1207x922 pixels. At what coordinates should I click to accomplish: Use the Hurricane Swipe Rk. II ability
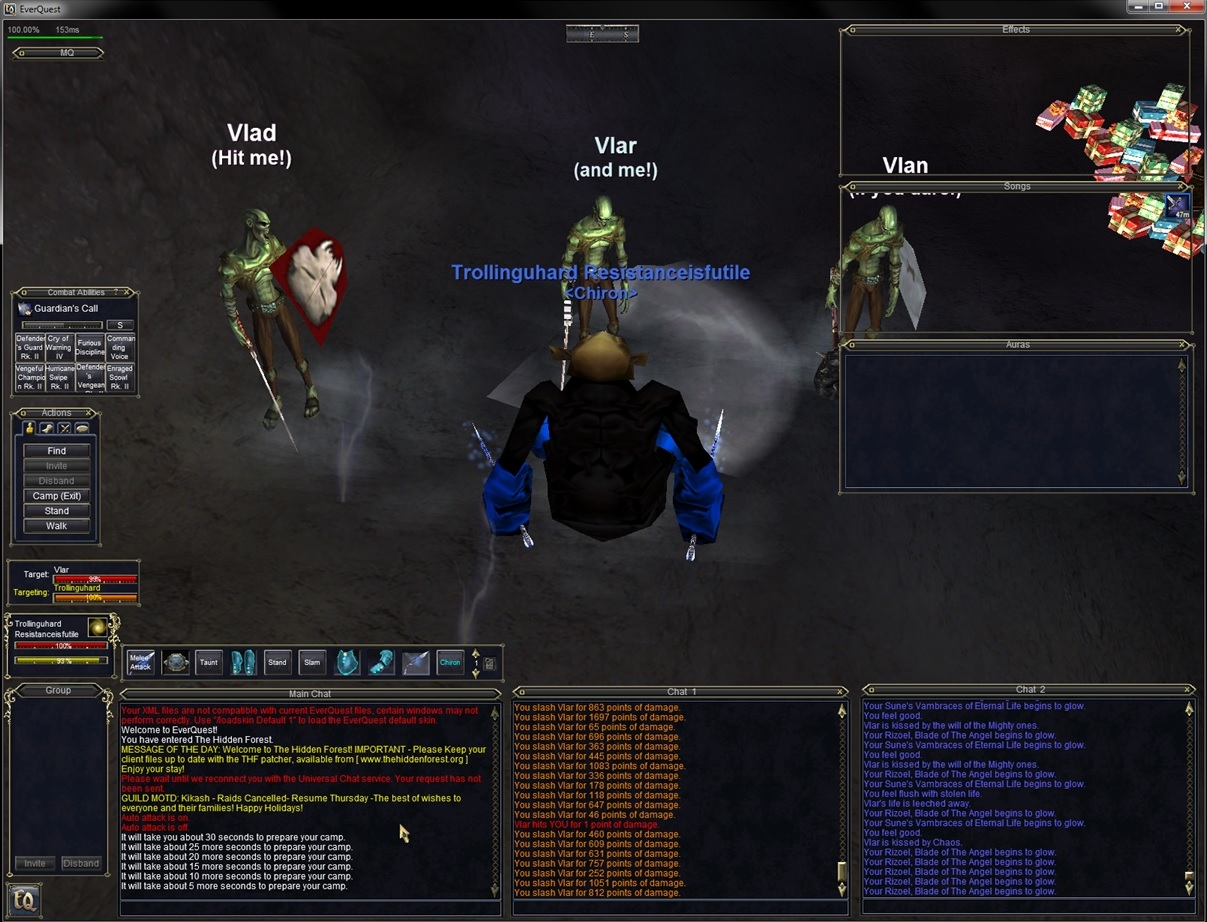60,377
